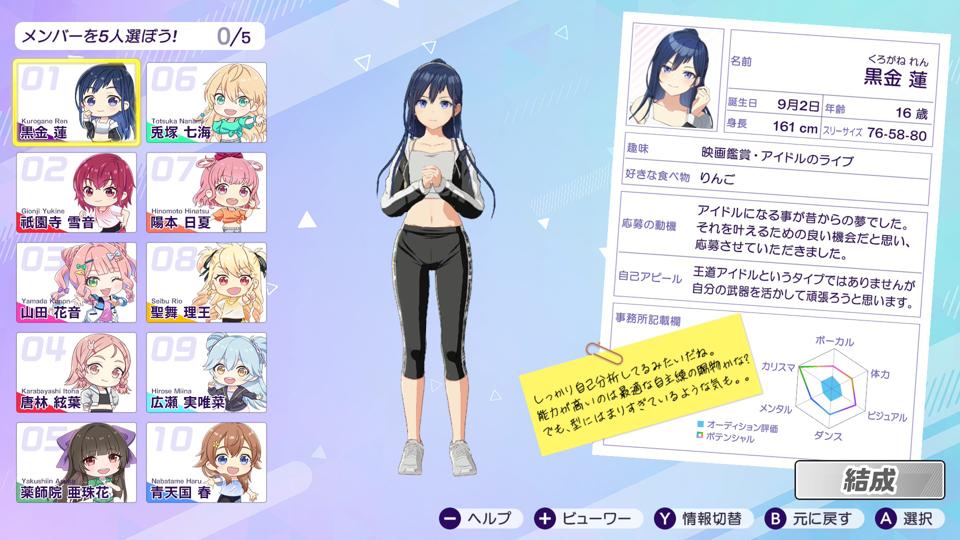Choose member 08 Seibu Rio card
The image size is (960, 540).
(x=207, y=283)
